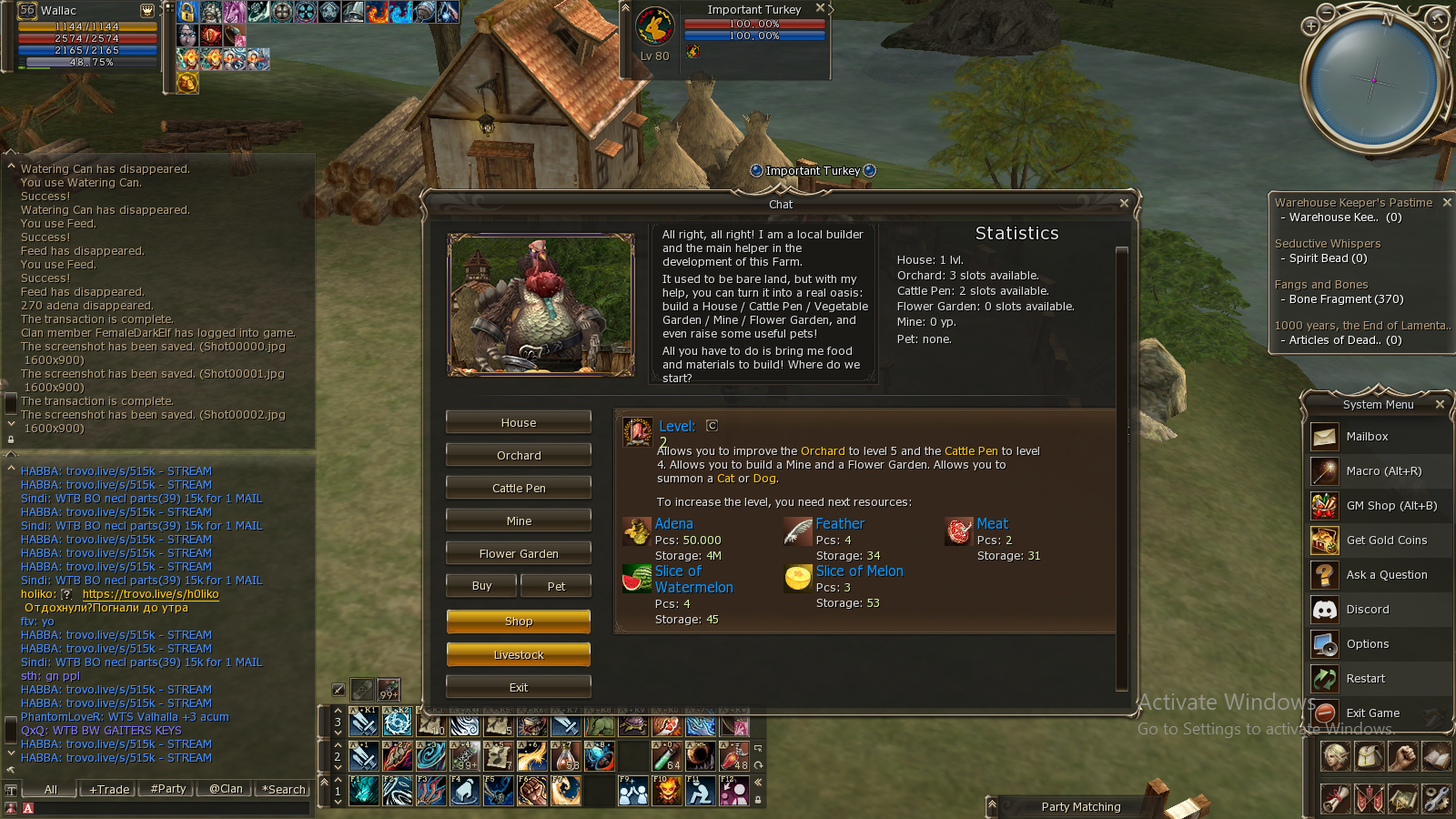Viewport: 1456px width, 819px height.
Task: Select the Flower Garden button
Action: click(x=518, y=553)
